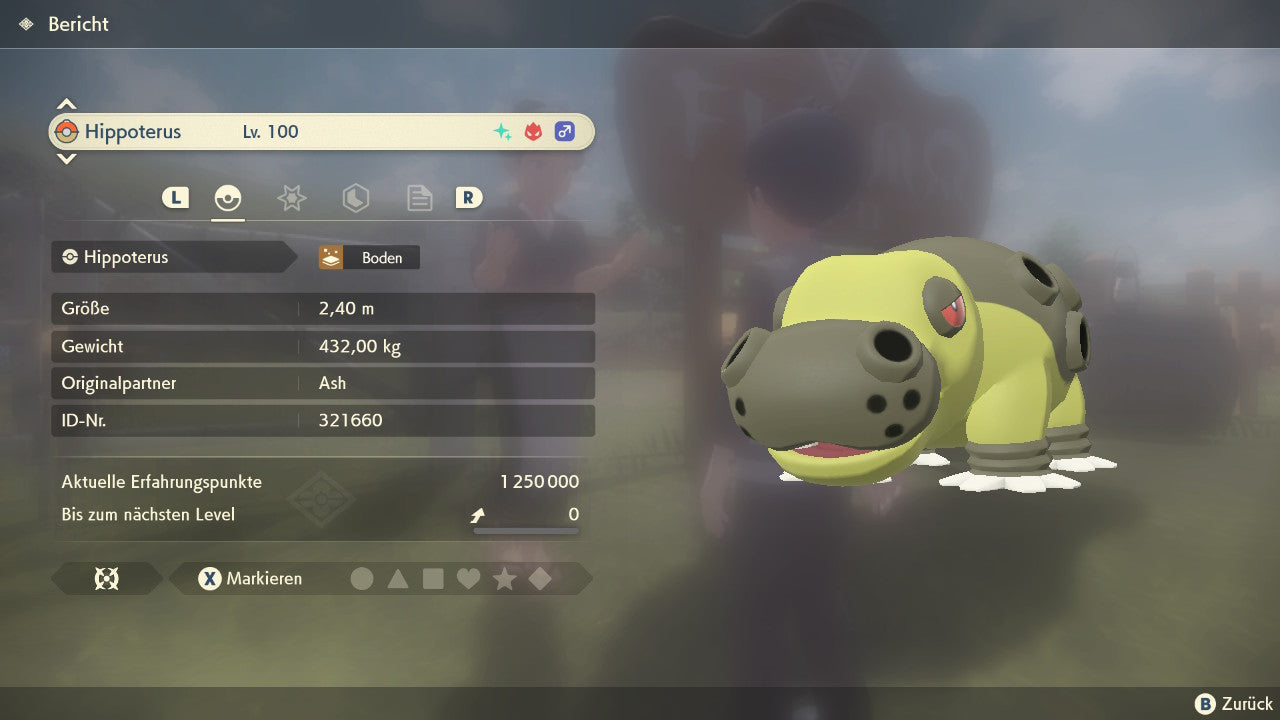Toggle the triangle marking

398,579
